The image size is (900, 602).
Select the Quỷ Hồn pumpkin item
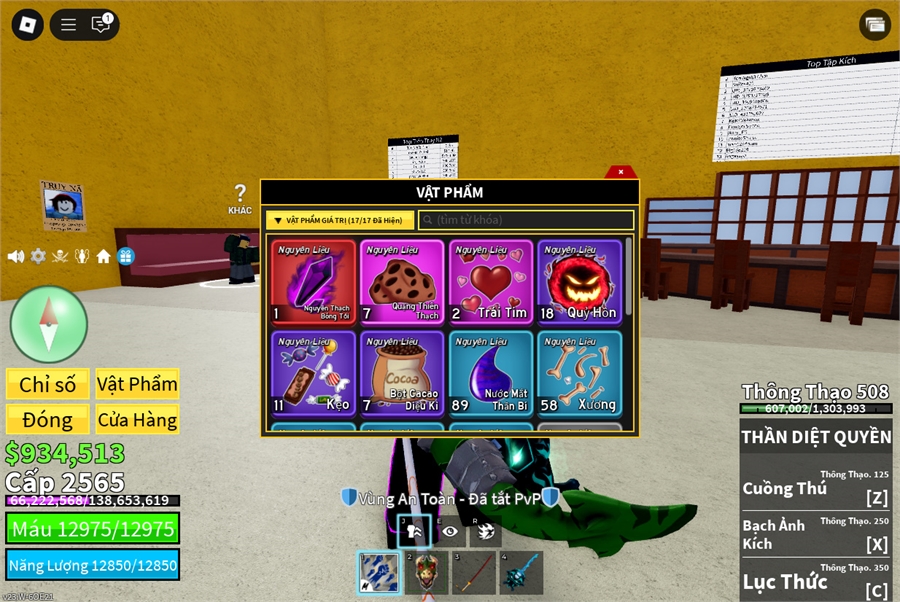(580, 282)
